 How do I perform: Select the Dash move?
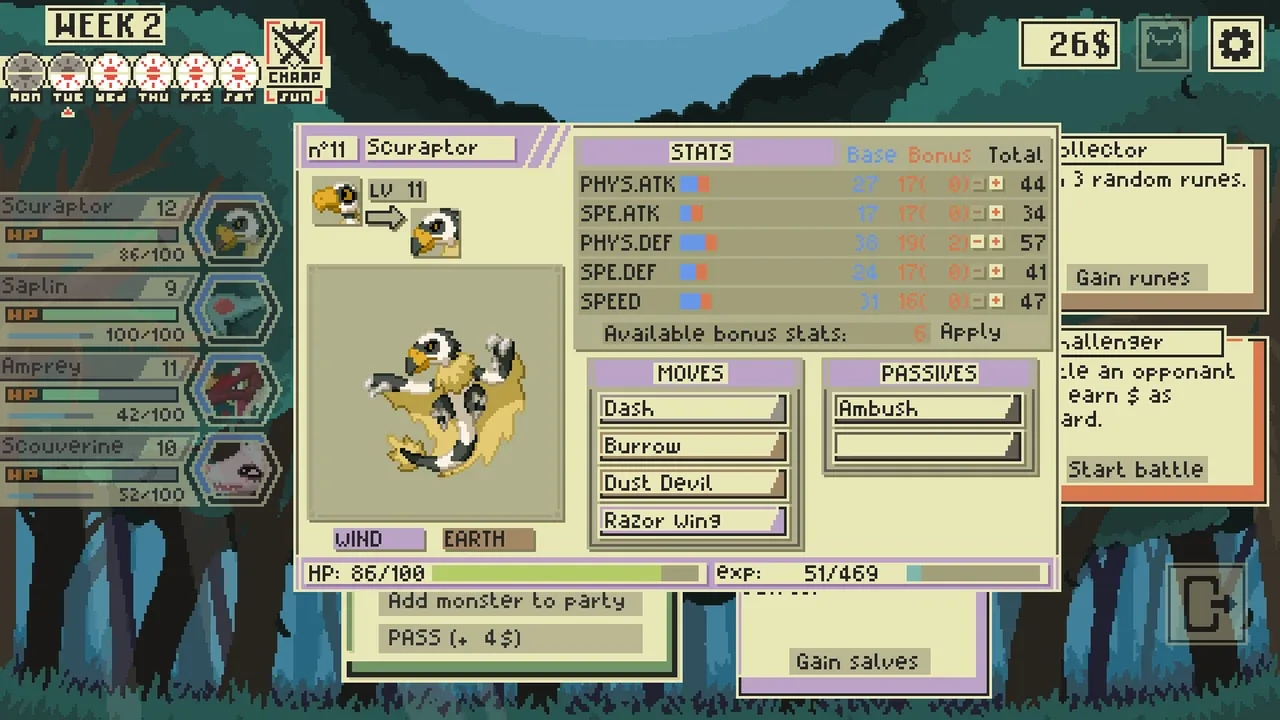[x=692, y=409]
